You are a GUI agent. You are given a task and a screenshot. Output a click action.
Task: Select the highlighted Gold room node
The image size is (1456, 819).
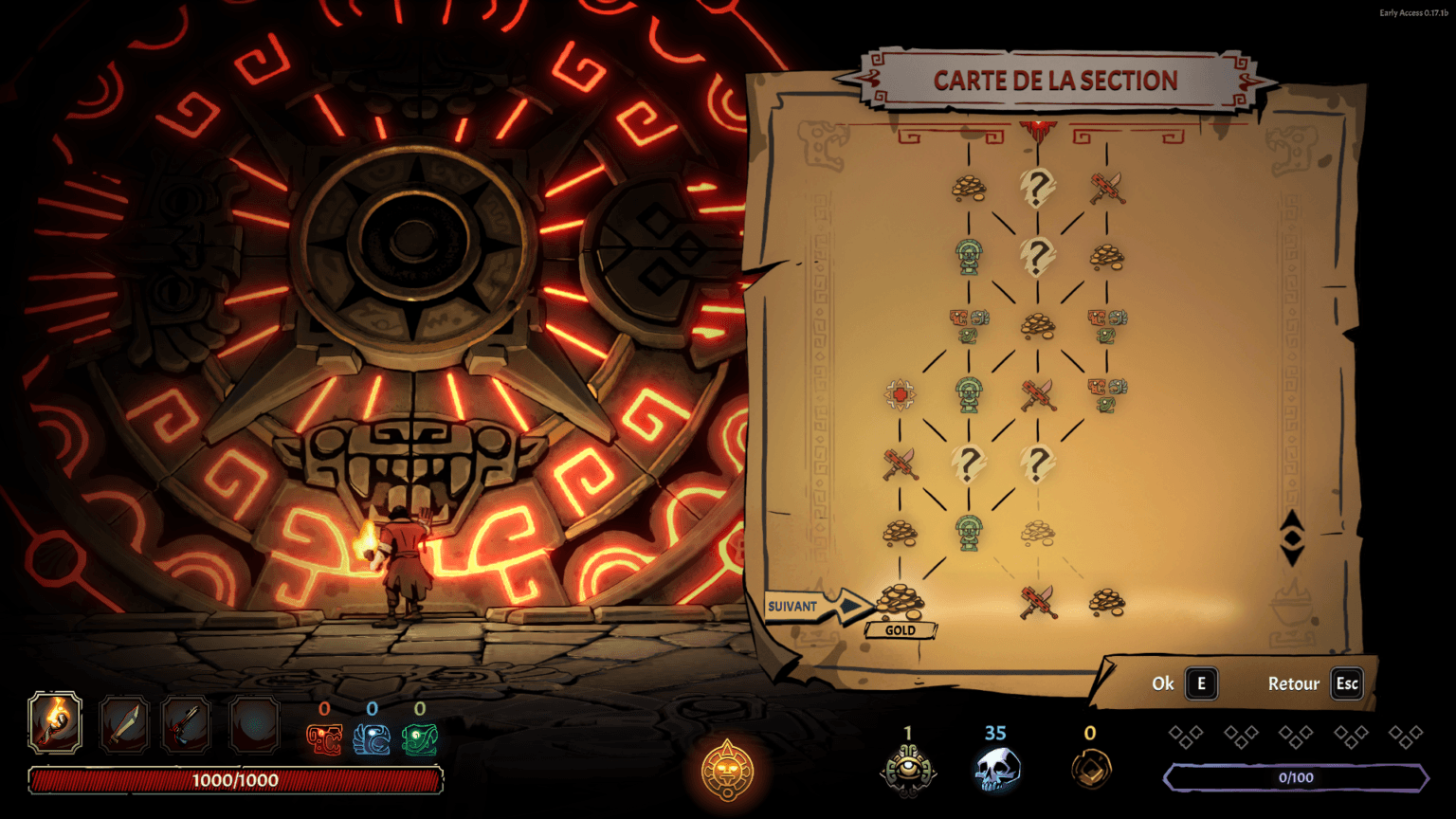coord(900,600)
